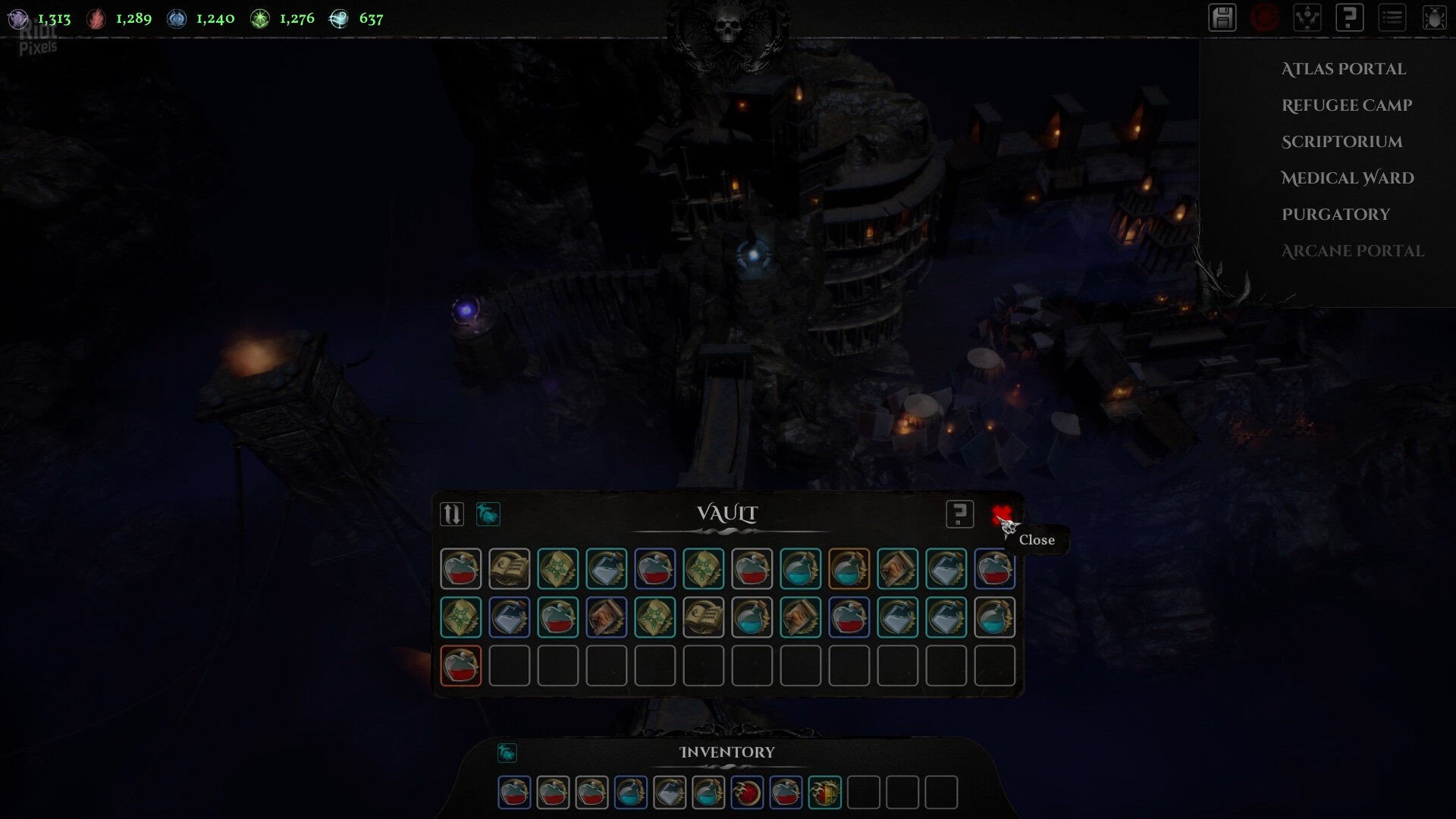The width and height of the screenshot is (1456, 819).
Task: Visit the Medical Ward
Action: coord(1347,178)
